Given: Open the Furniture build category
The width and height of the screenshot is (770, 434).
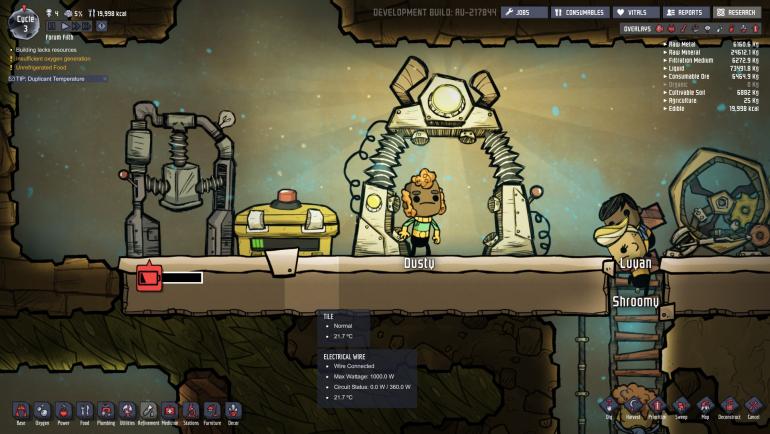Looking at the screenshot, I should click(x=212, y=410).
